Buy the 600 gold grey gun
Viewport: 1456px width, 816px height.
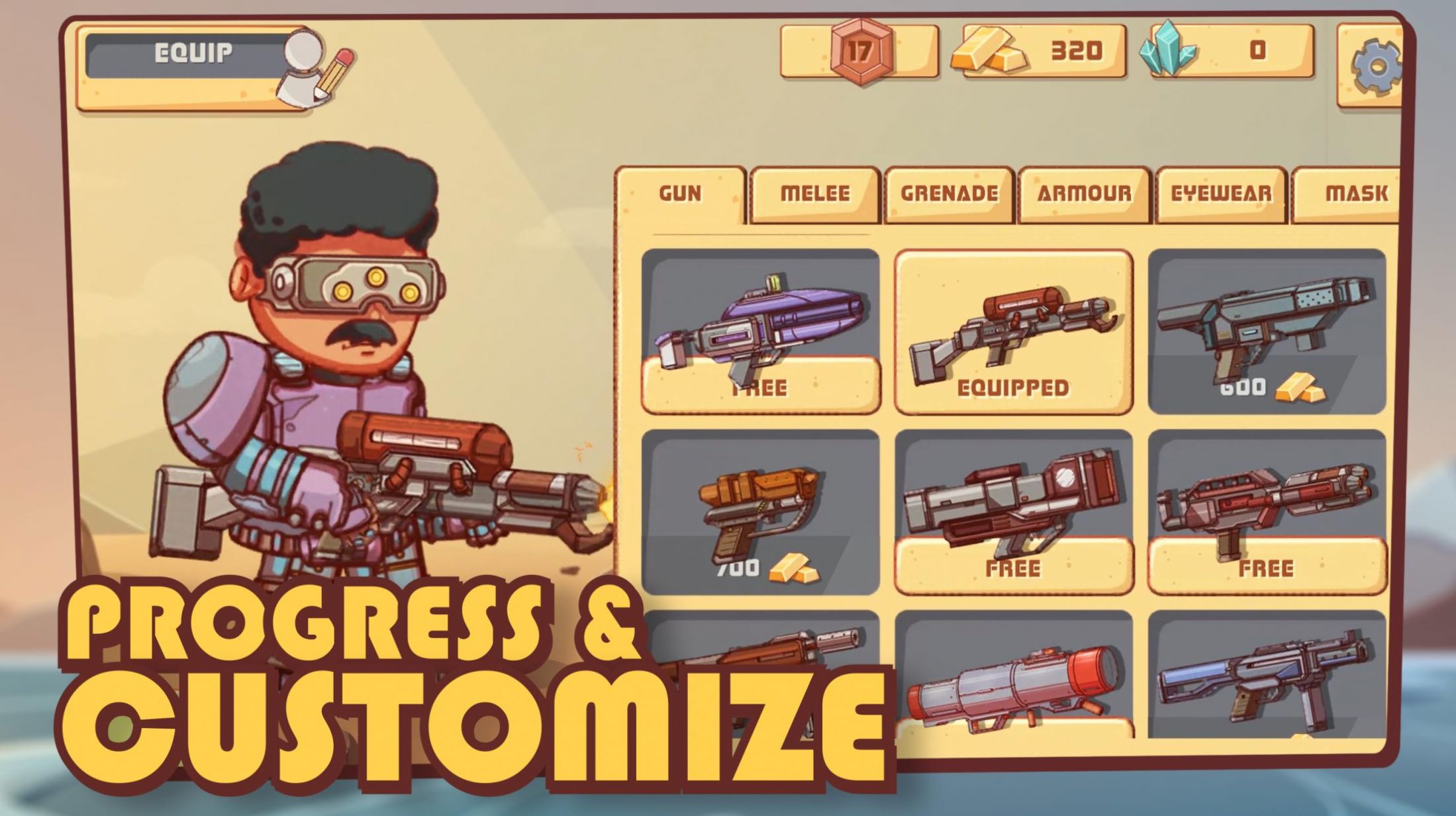coord(1266,332)
